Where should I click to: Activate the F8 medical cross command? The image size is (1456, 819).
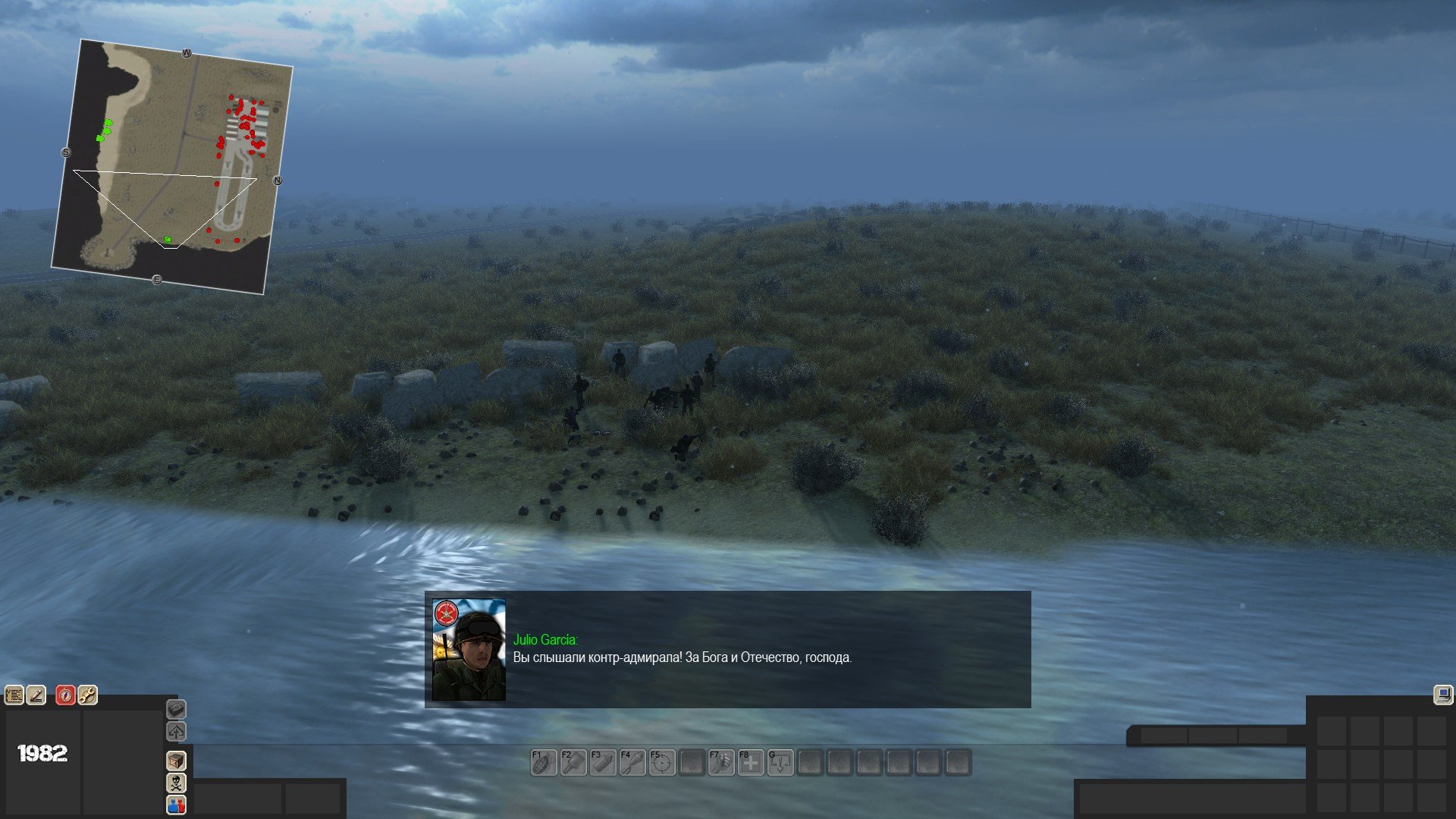coord(751,762)
